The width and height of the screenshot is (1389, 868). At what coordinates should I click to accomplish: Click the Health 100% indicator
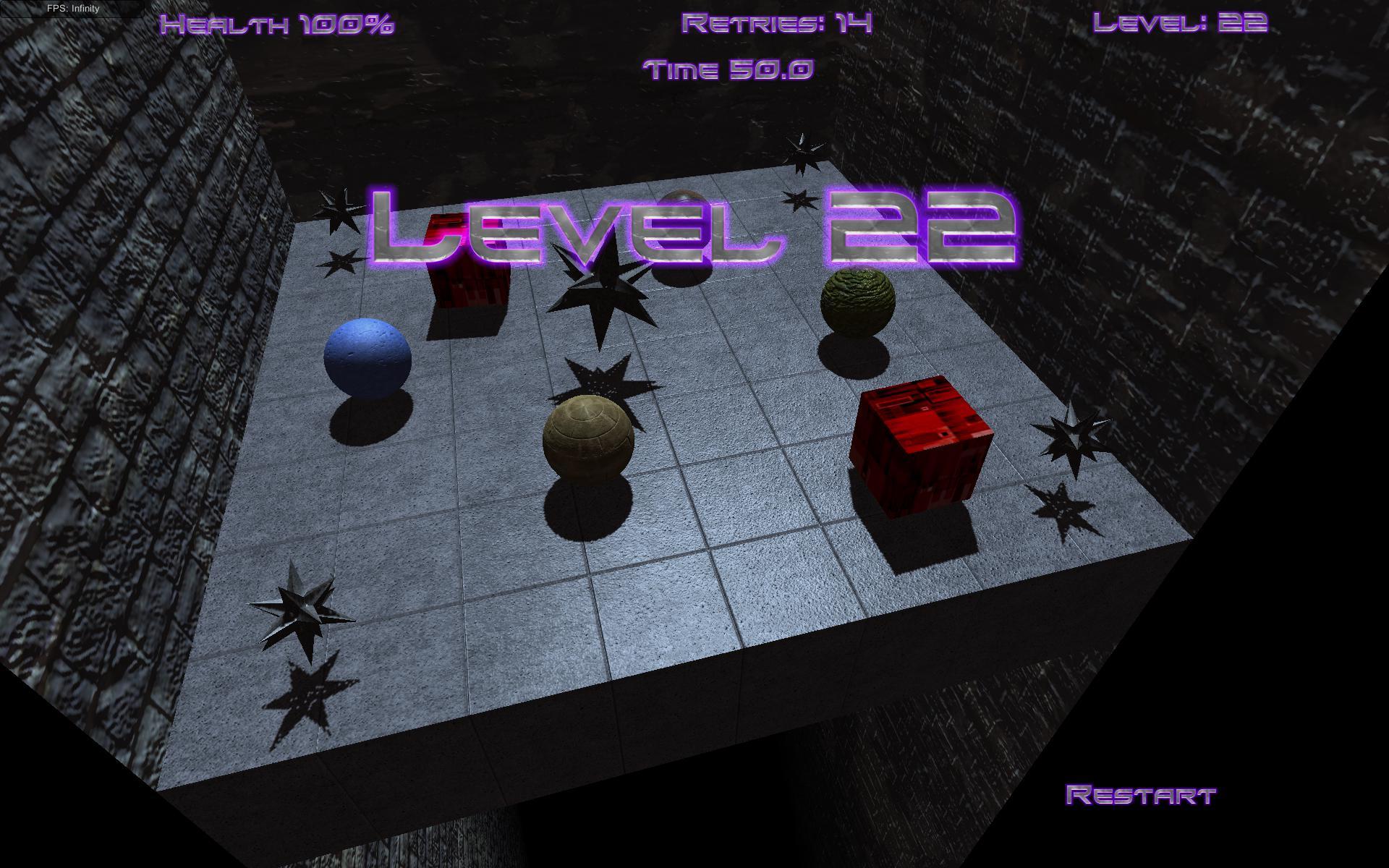279,25
